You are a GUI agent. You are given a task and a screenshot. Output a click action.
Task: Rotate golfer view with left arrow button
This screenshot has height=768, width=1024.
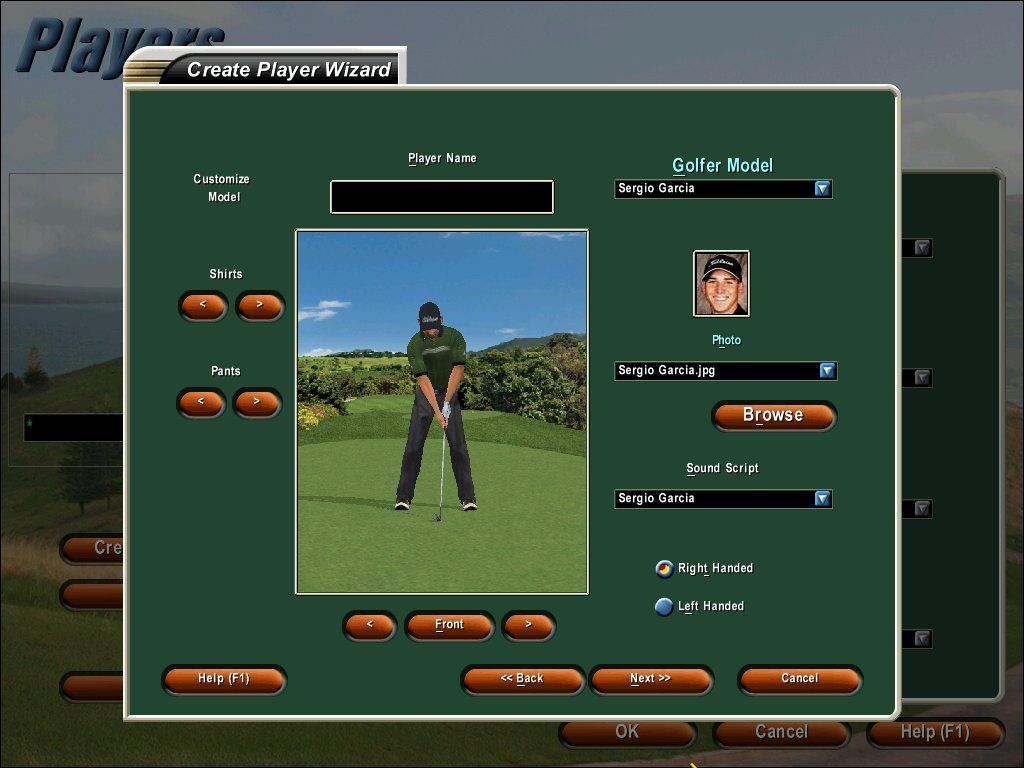(x=370, y=625)
